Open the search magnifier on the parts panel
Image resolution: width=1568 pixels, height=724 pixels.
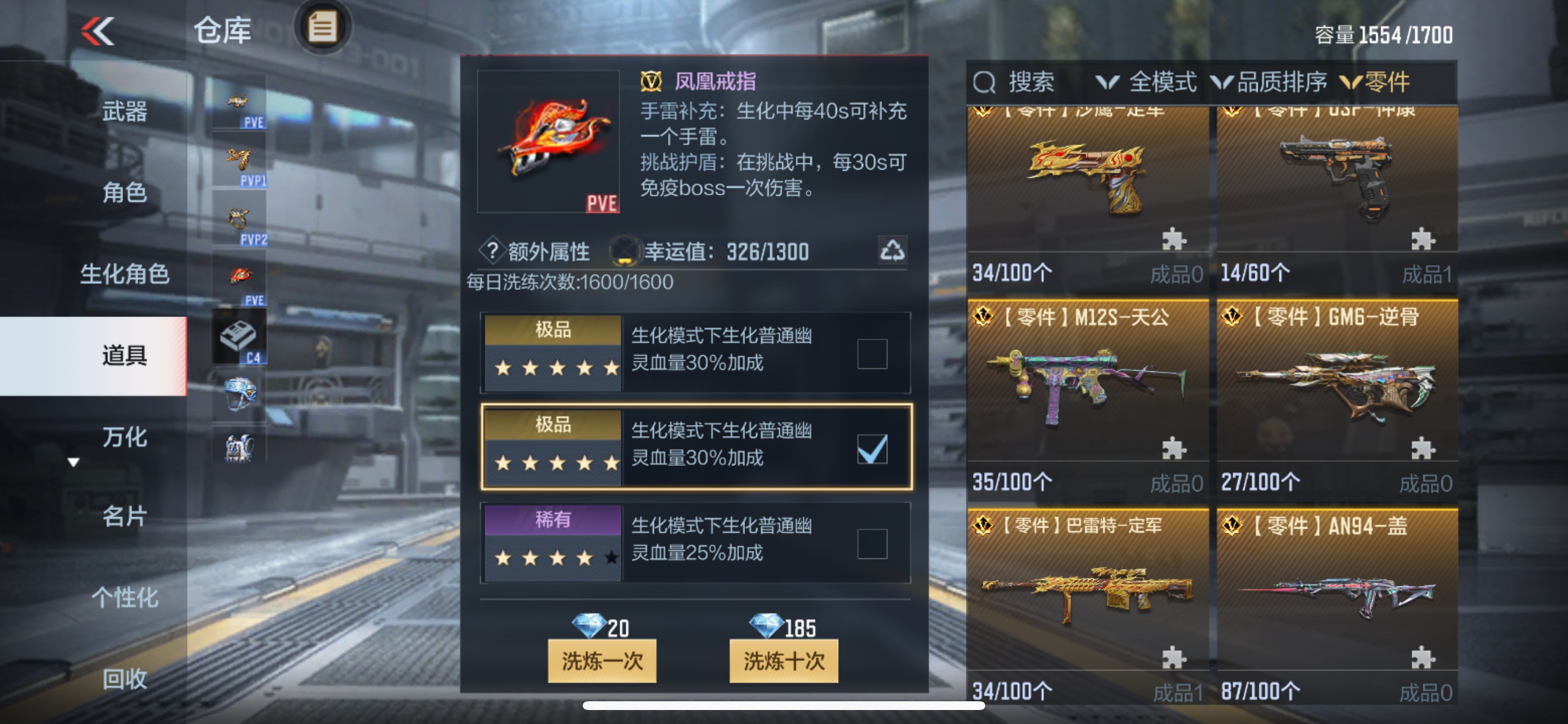[x=985, y=82]
